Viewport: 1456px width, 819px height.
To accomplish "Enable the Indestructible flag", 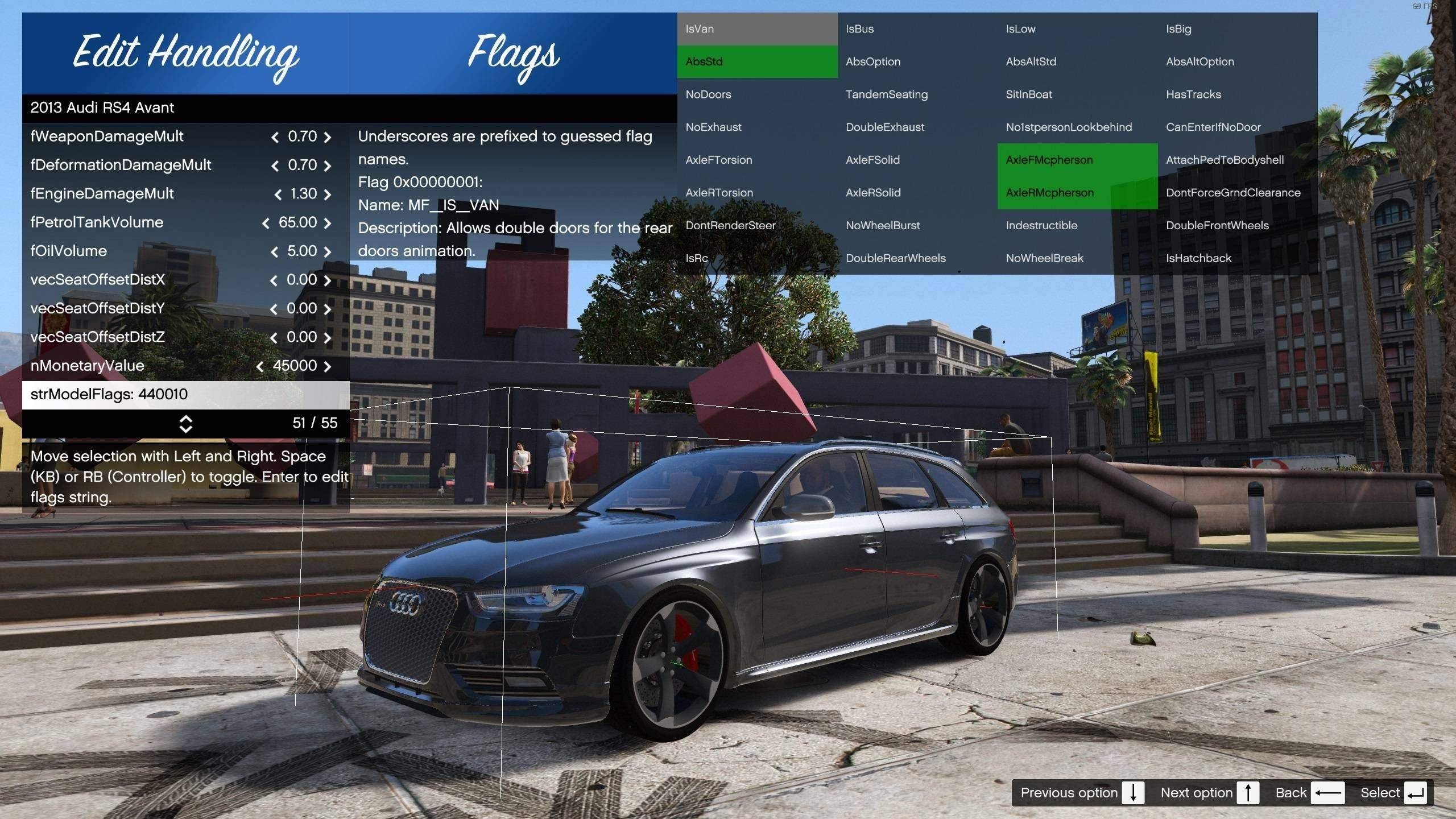I will 1077,225.
